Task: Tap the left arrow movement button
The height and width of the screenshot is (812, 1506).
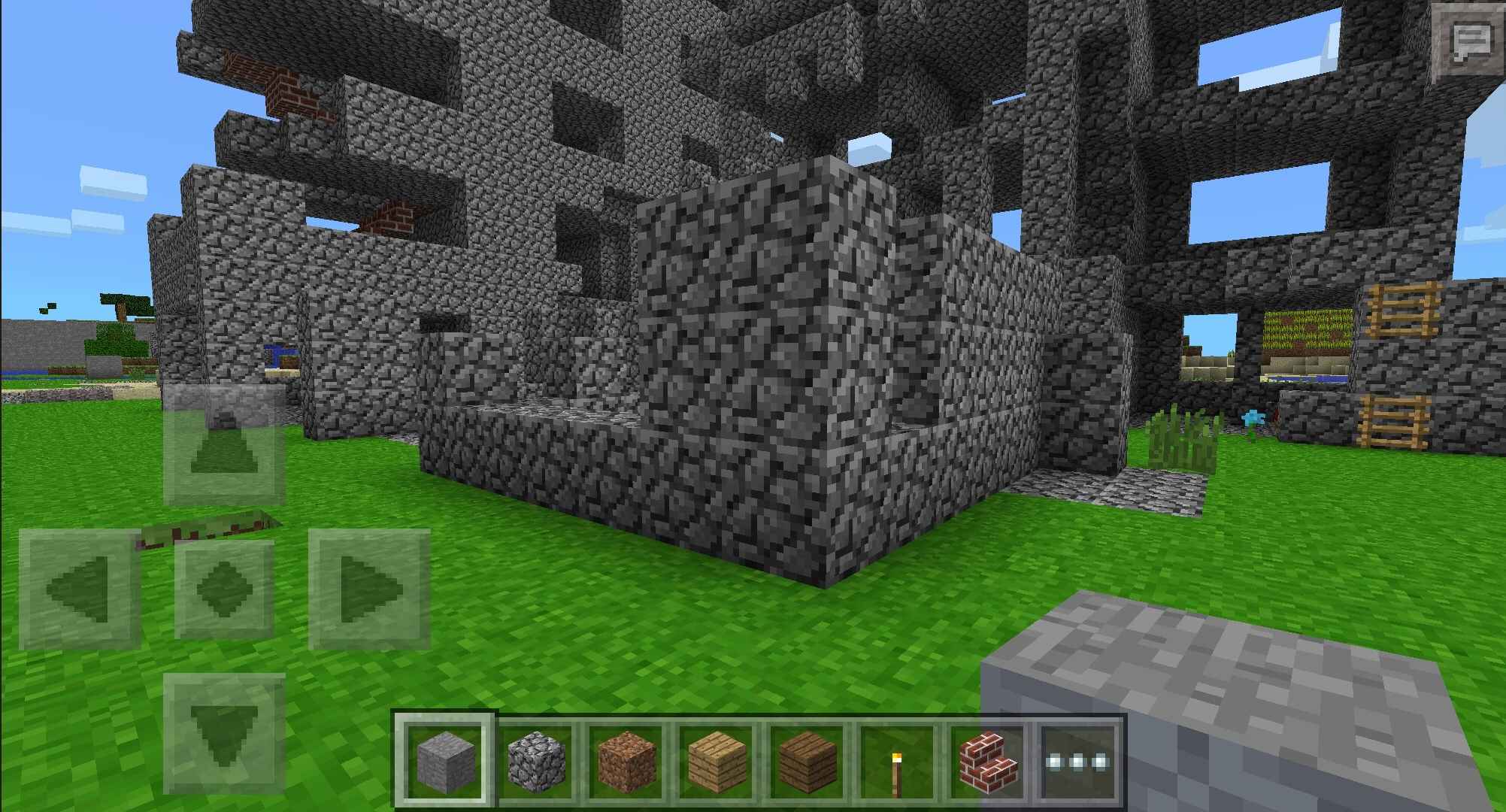Action: [80, 589]
